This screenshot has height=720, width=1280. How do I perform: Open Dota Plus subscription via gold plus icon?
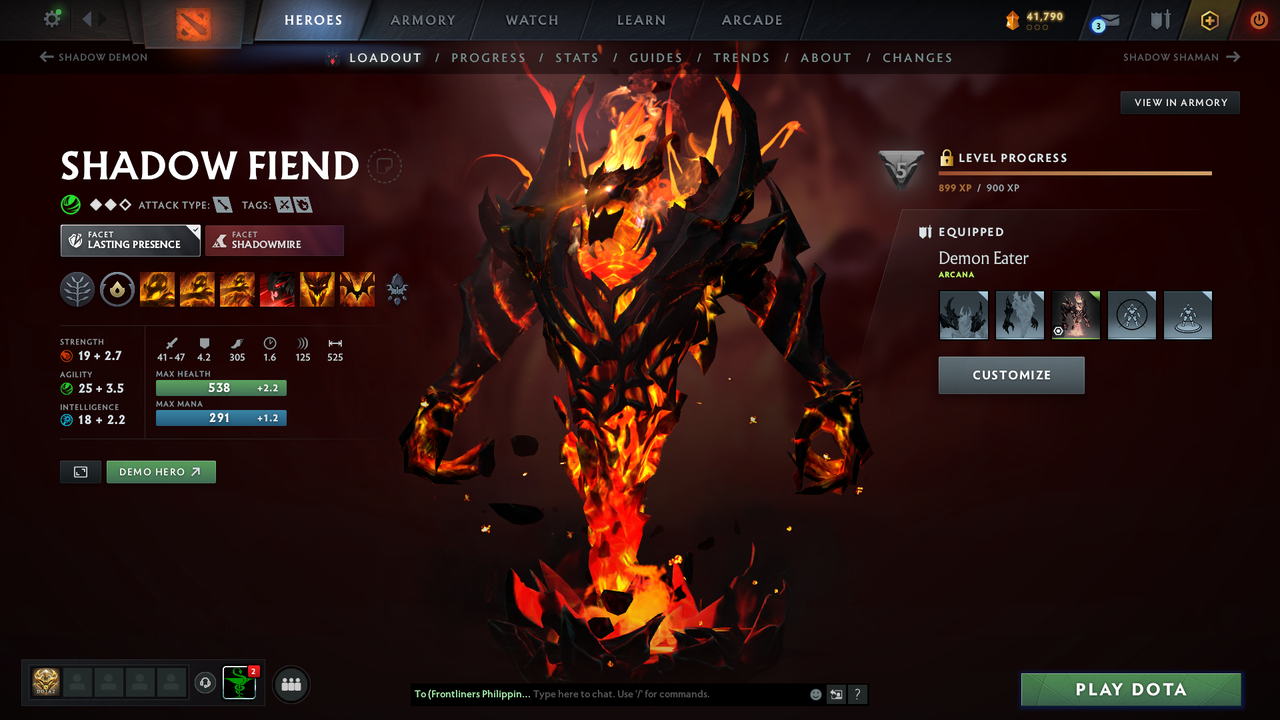pos(1209,19)
